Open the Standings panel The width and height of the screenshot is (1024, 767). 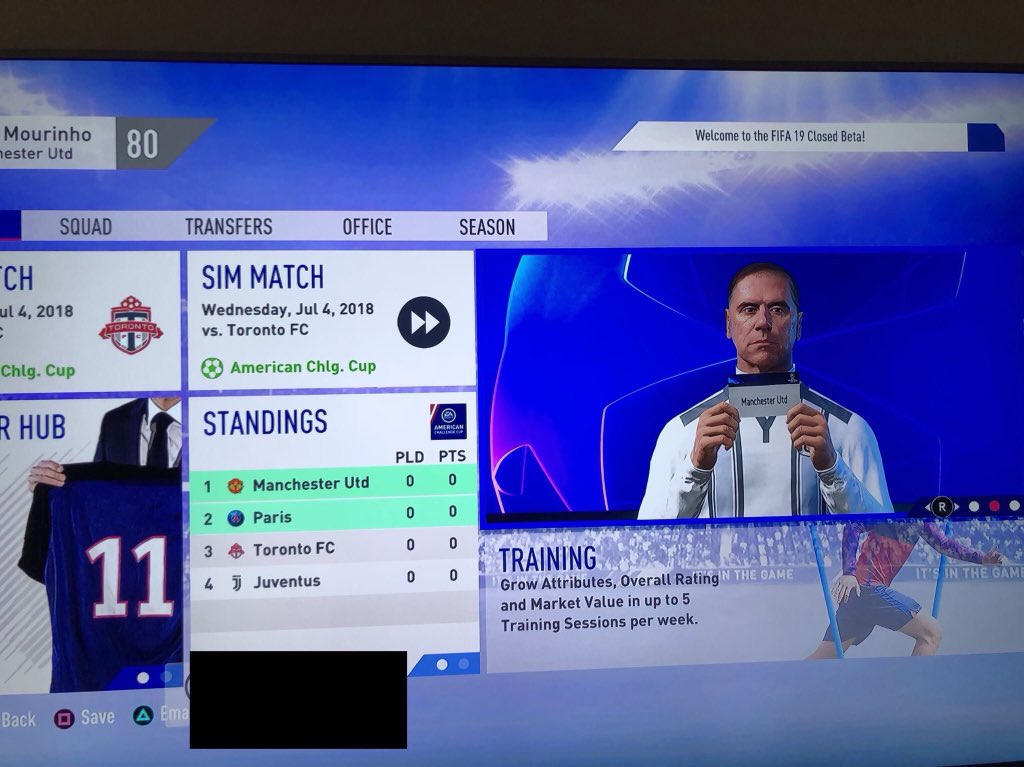point(265,423)
